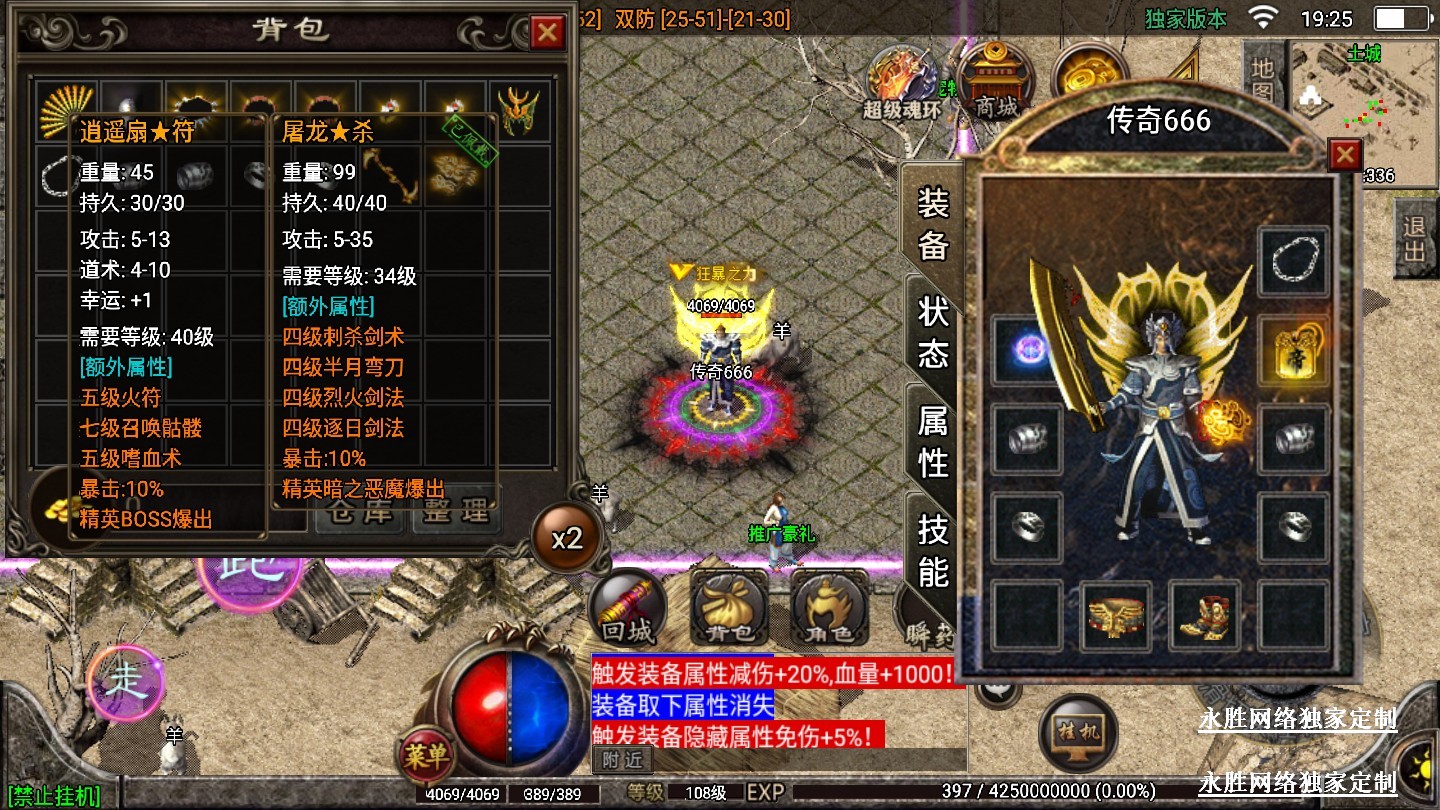Toggle the x2 speed button
This screenshot has width=1440, height=810.
point(567,538)
